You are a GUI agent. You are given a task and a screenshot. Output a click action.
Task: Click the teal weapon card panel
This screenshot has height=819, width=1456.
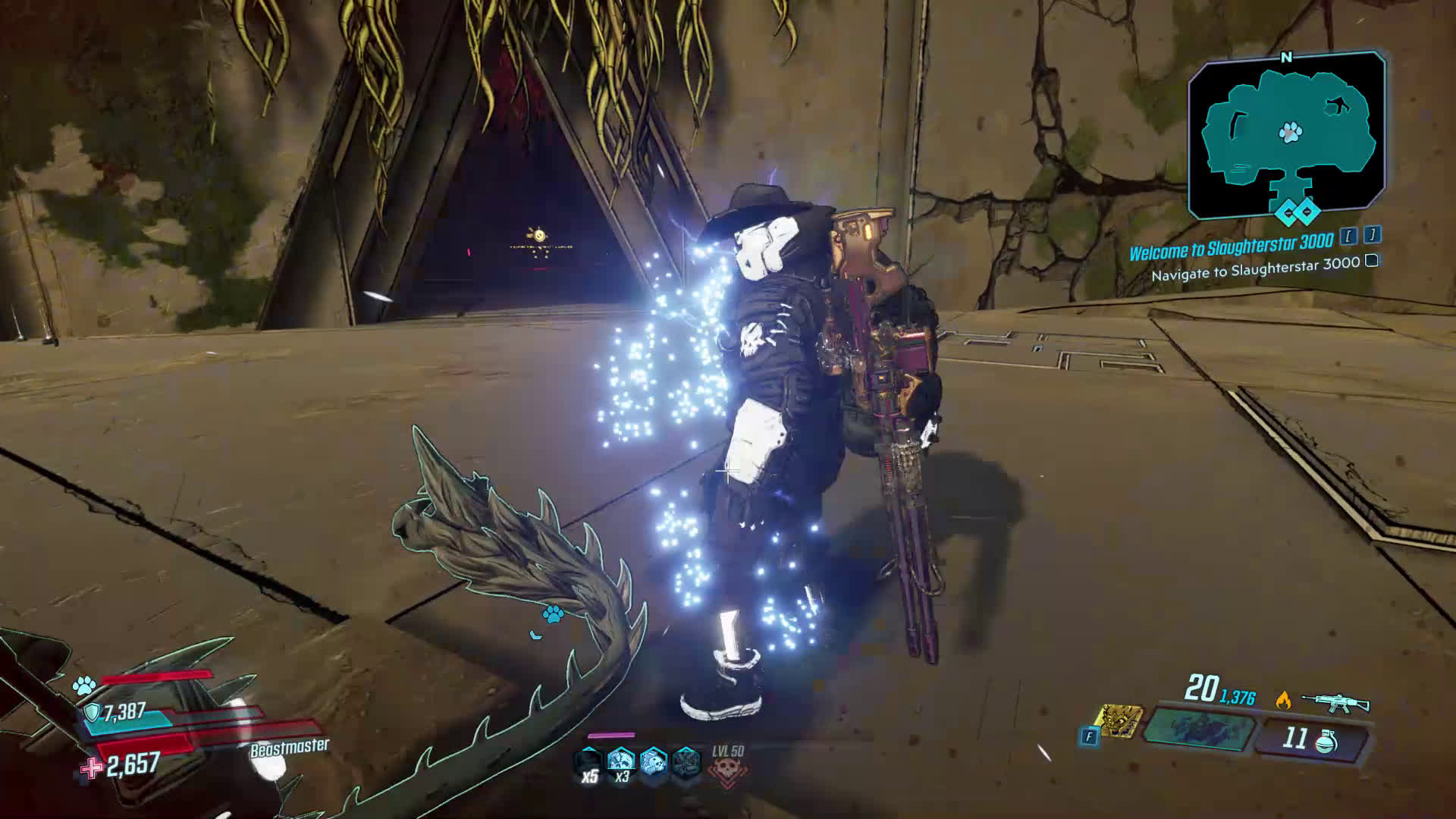click(x=1197, y=727)
